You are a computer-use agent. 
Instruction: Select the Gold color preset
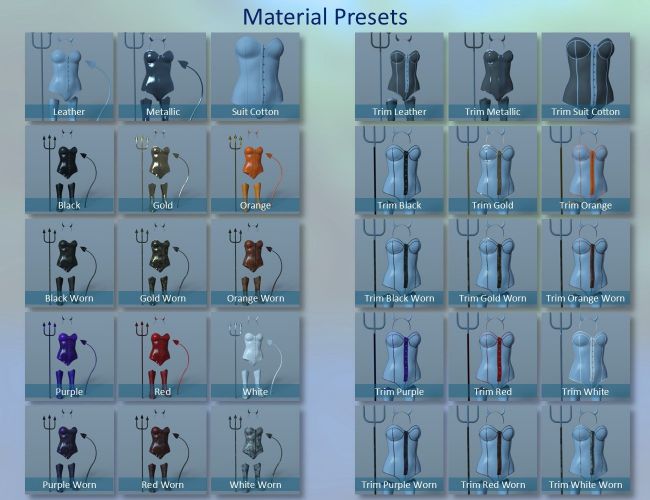pyautogui.click(x=161, y=170)
